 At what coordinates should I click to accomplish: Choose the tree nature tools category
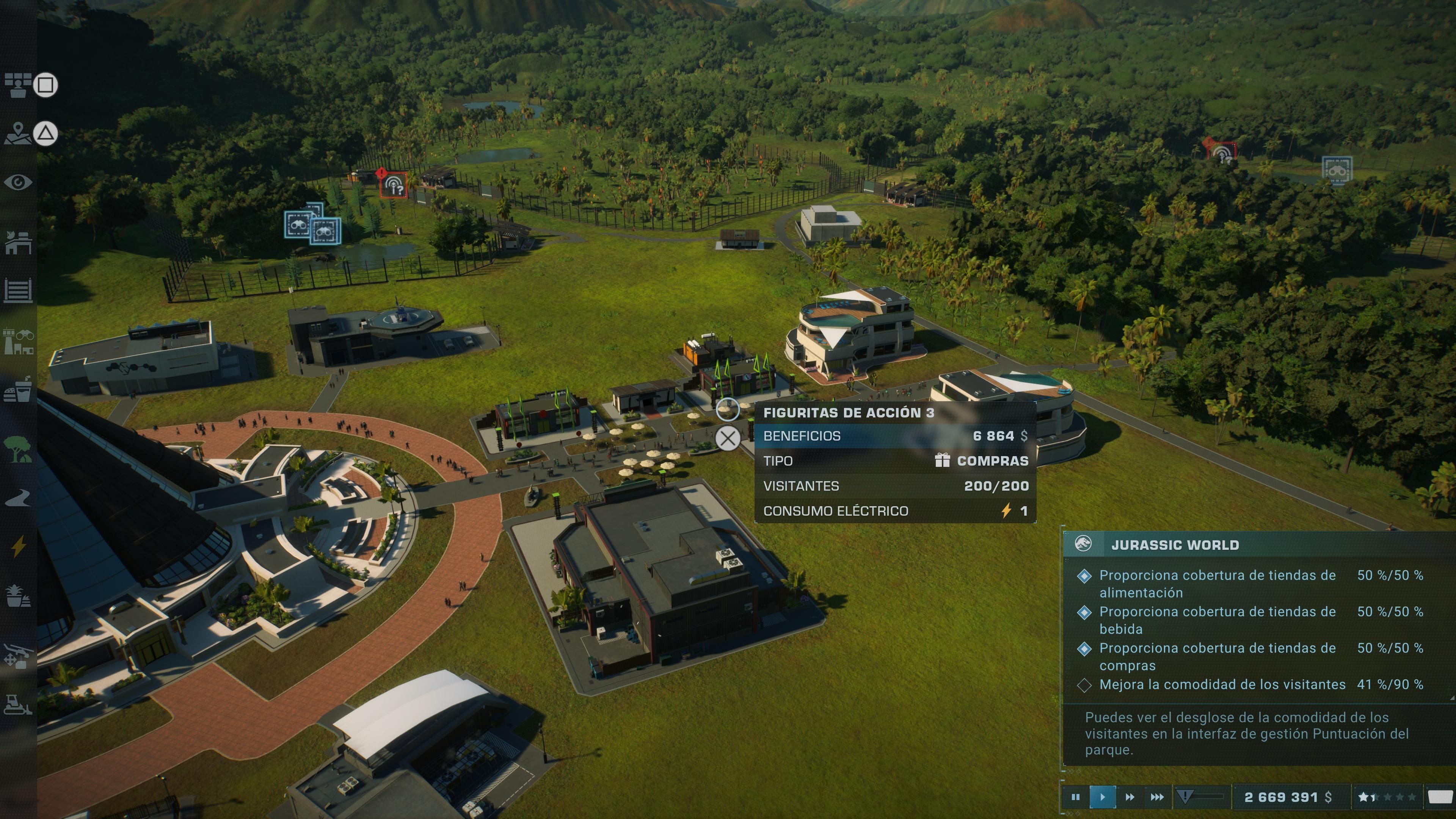18,449
